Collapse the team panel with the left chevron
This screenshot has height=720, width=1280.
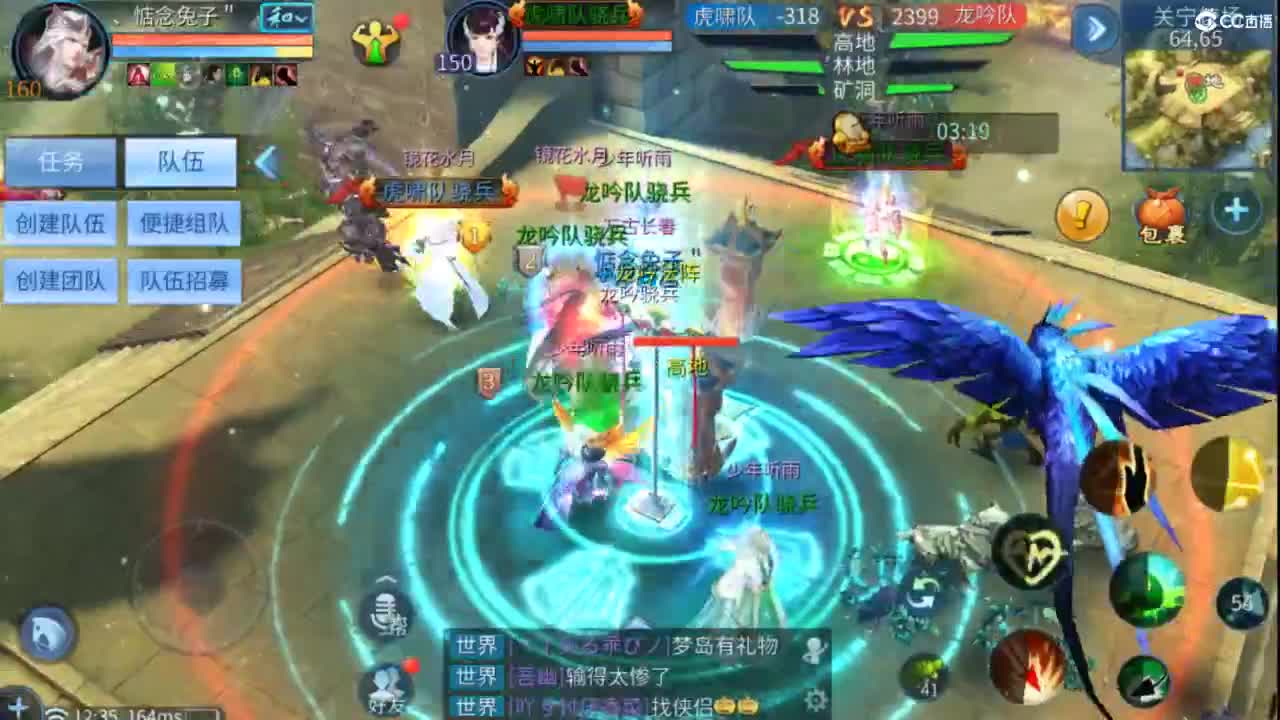(264, 163)
